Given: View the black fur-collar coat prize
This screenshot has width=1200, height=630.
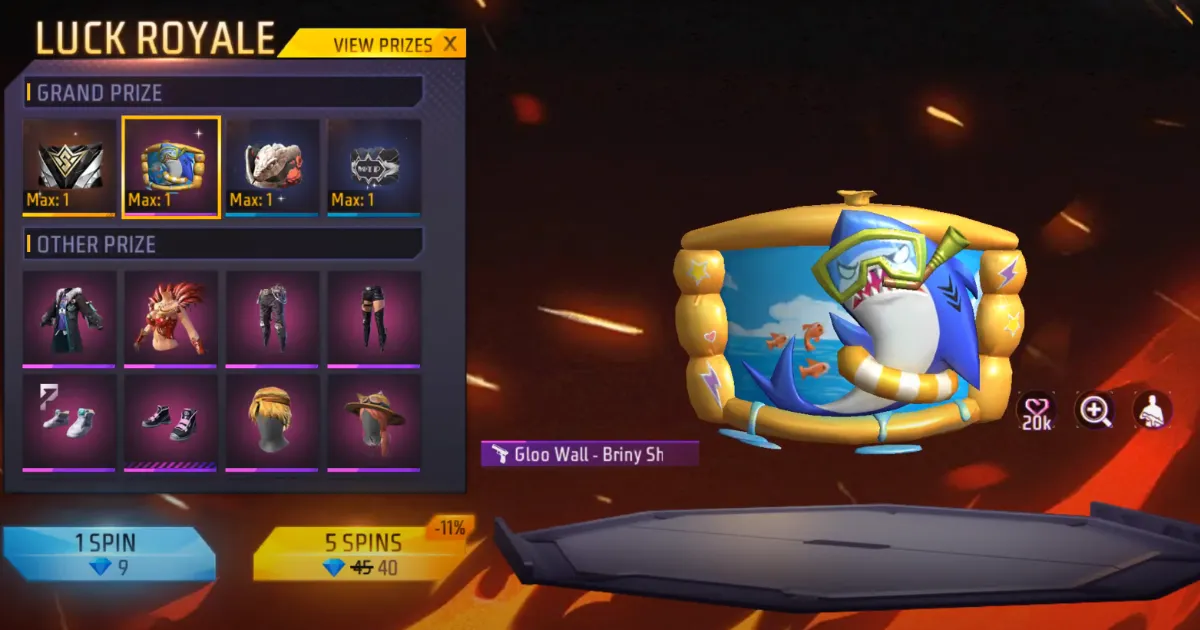Looking at the screenshot, I should pos(69,318).
